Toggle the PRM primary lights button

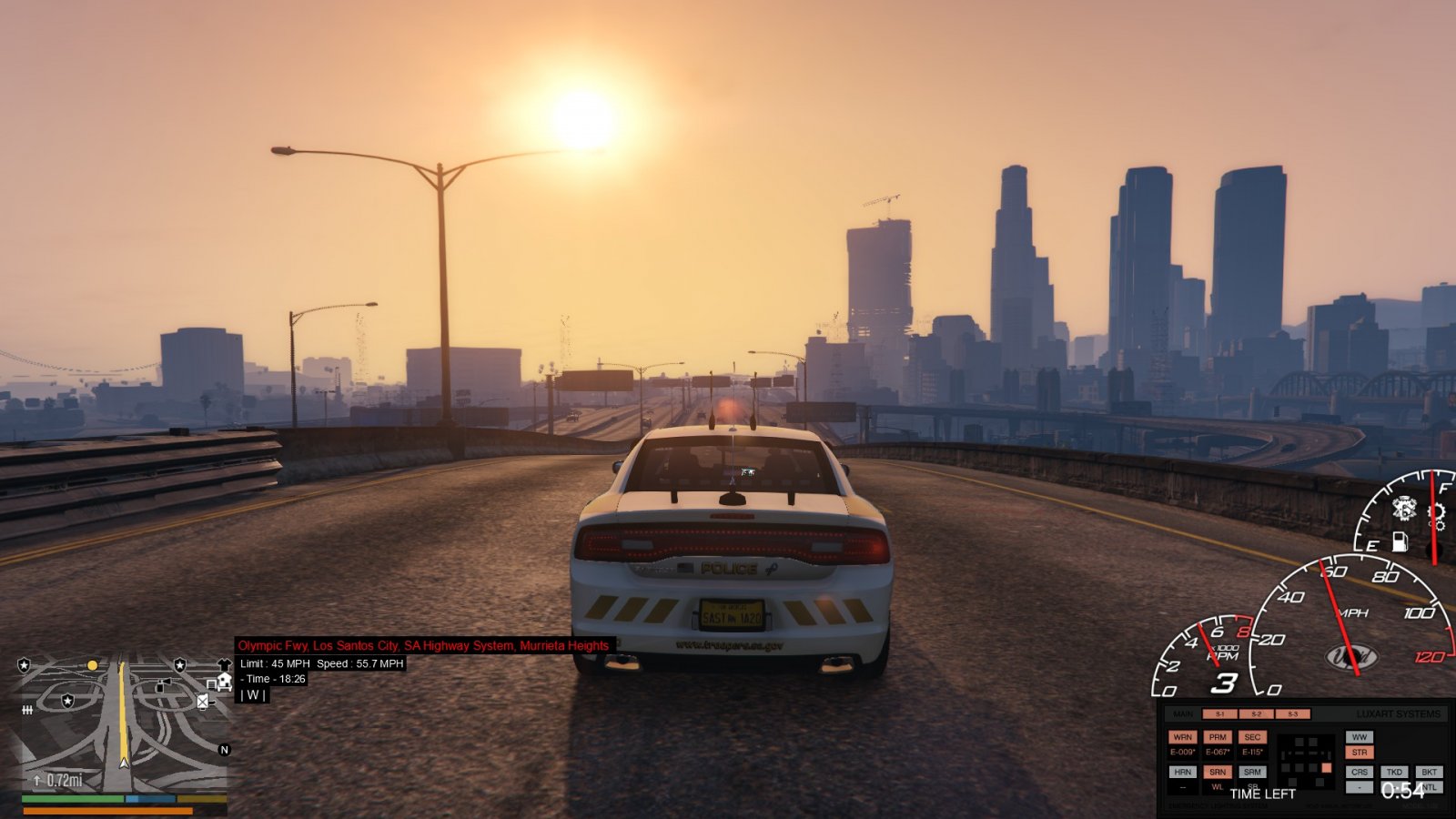coord(1218,737)
